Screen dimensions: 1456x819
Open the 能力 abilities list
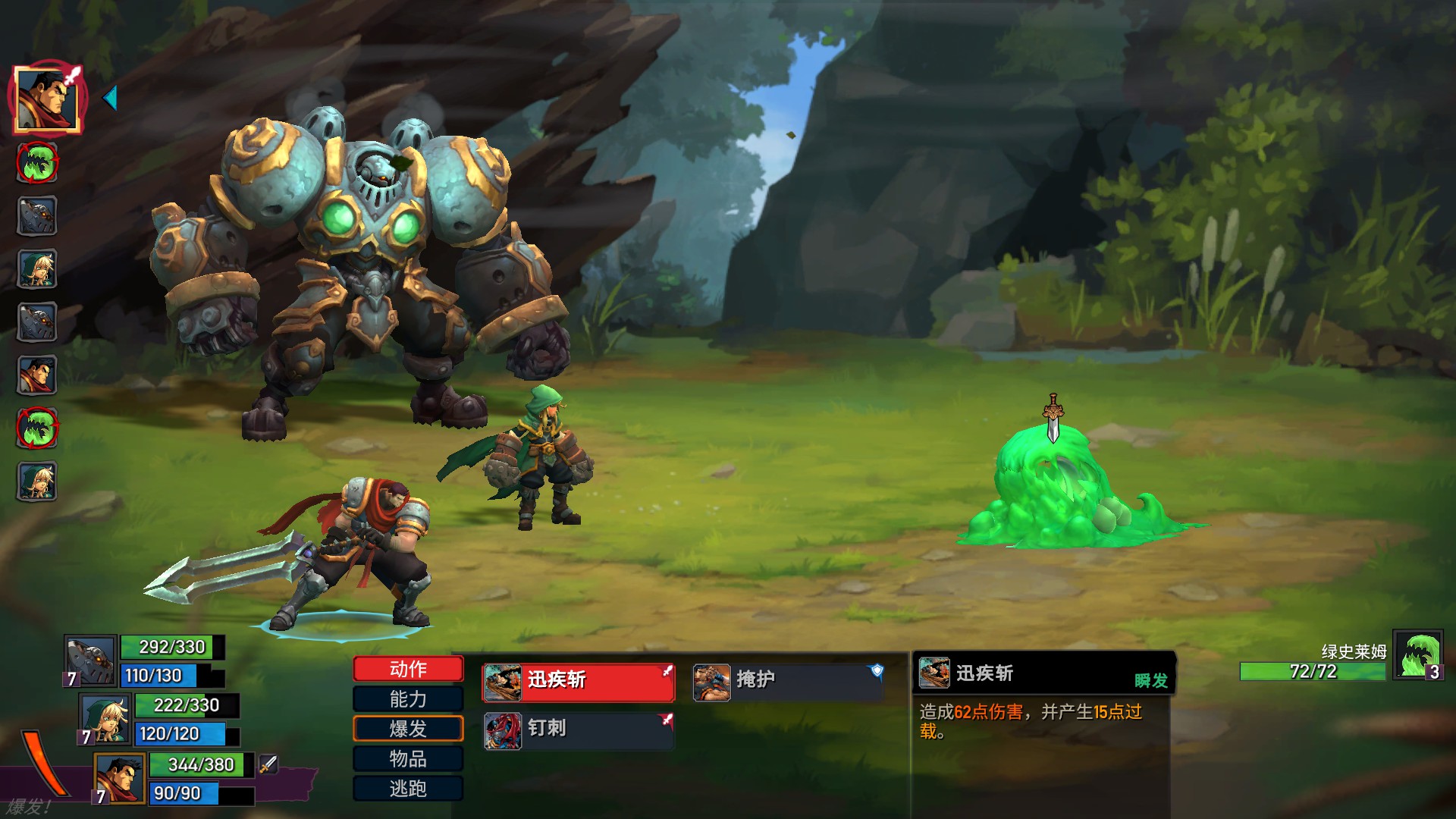[408, 699]
